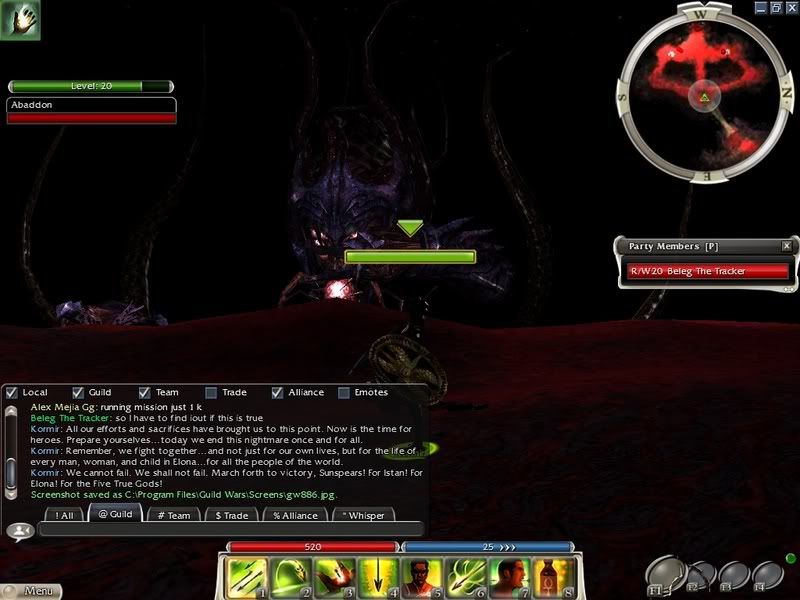Activate the red bottle skill in slot 8

553,577
